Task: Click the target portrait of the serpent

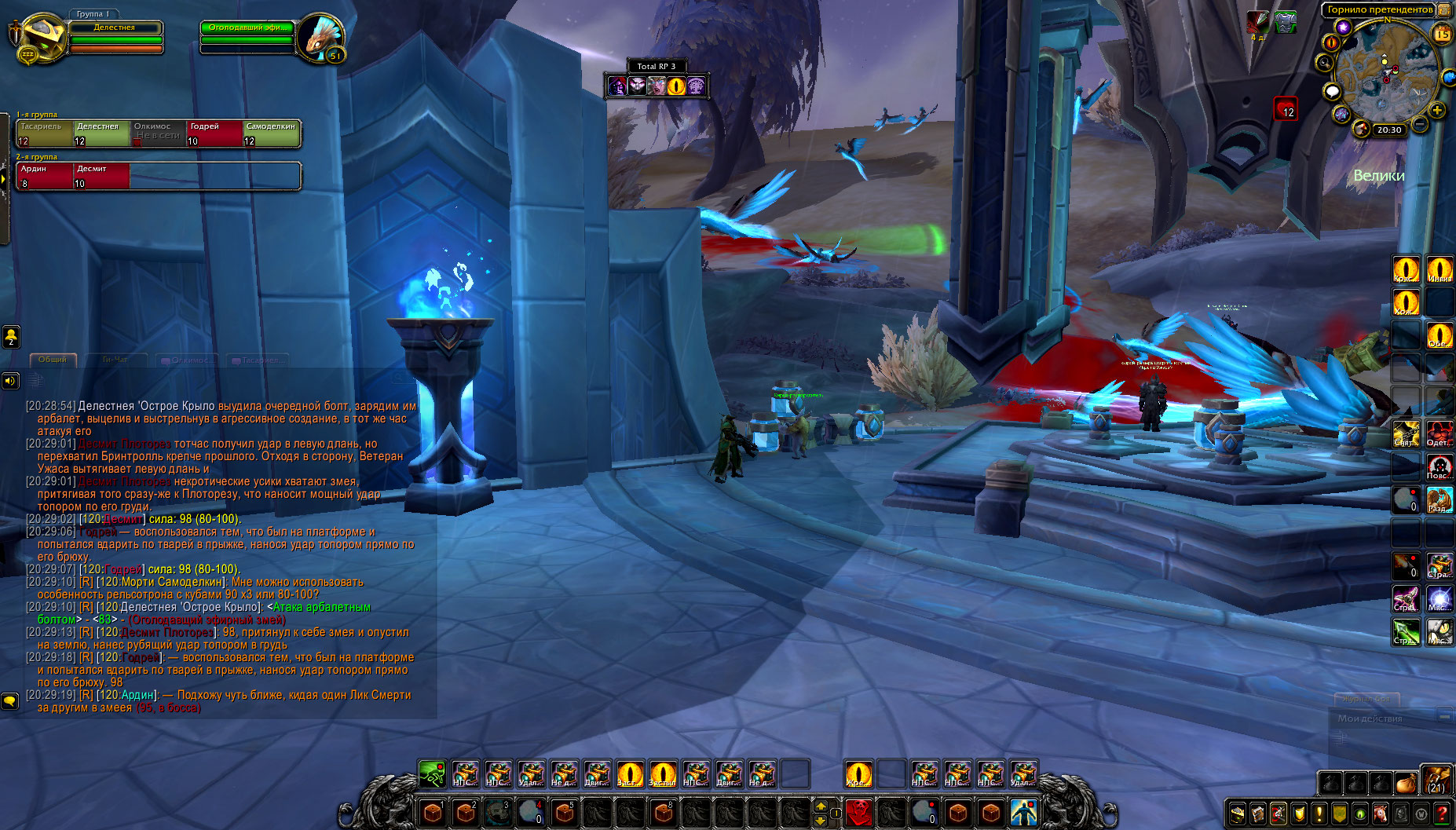Action: tap(320, 38)
